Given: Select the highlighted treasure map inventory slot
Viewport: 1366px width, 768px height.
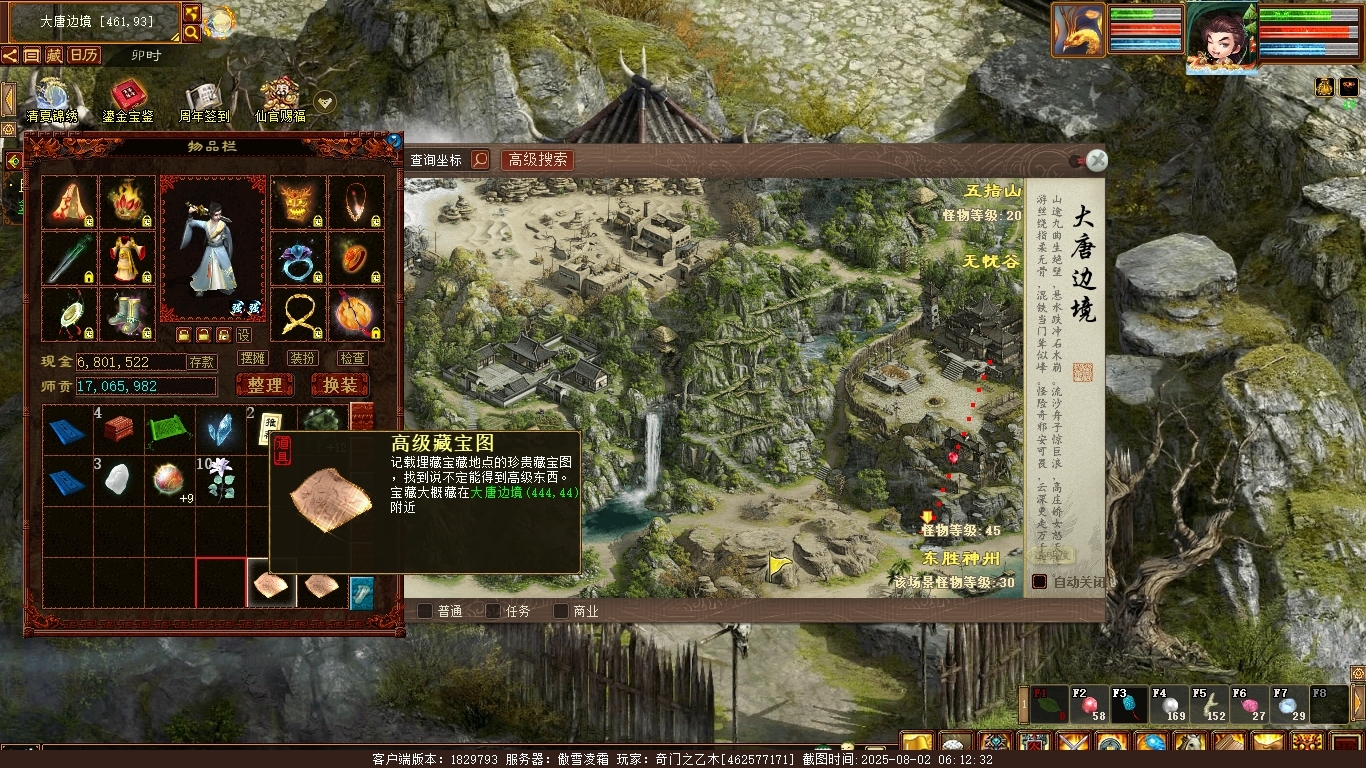Looking at the screenshot, I should click(271, 584).
